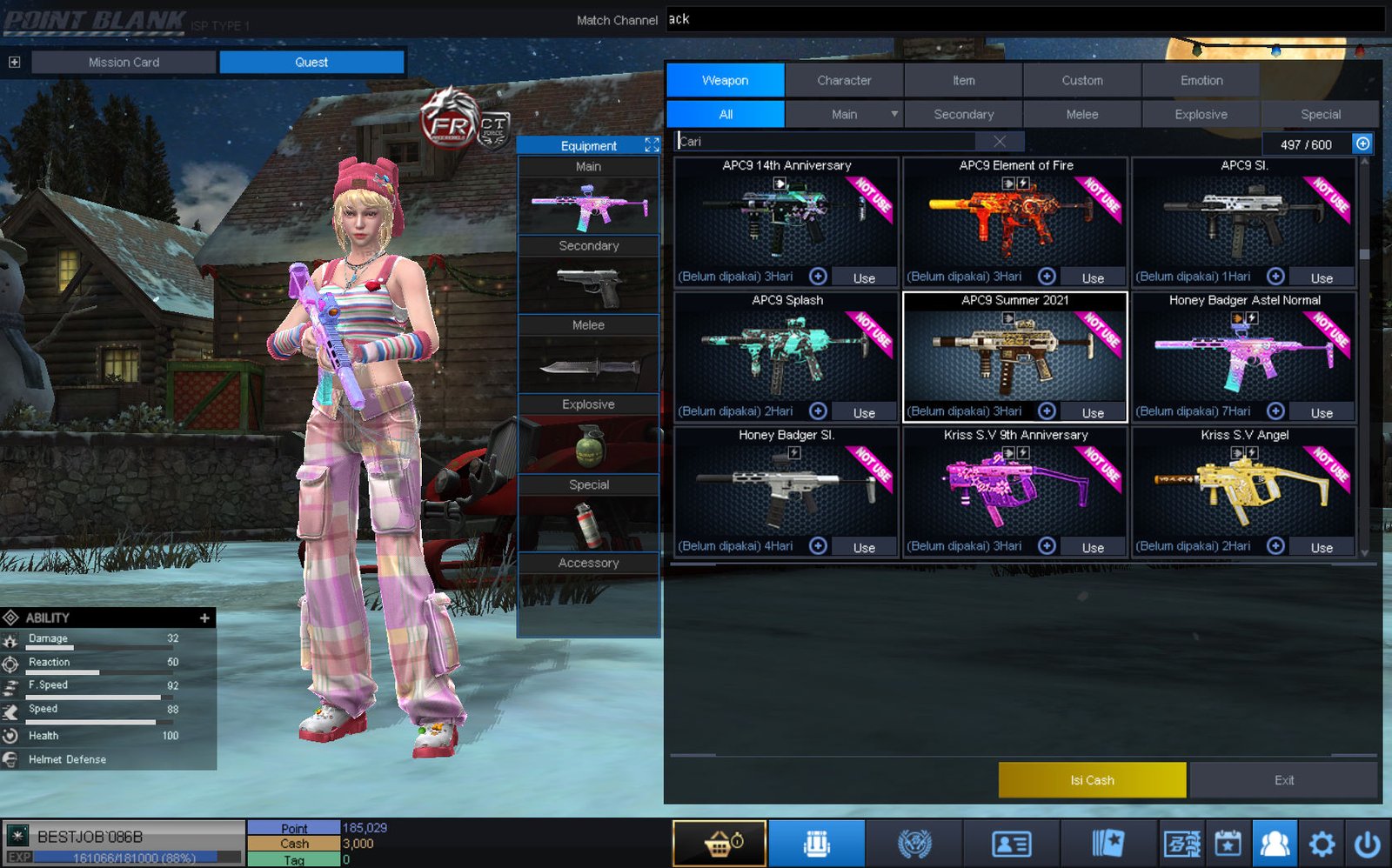
Task: Select the Custom tab
Action: click(1081, 80)
